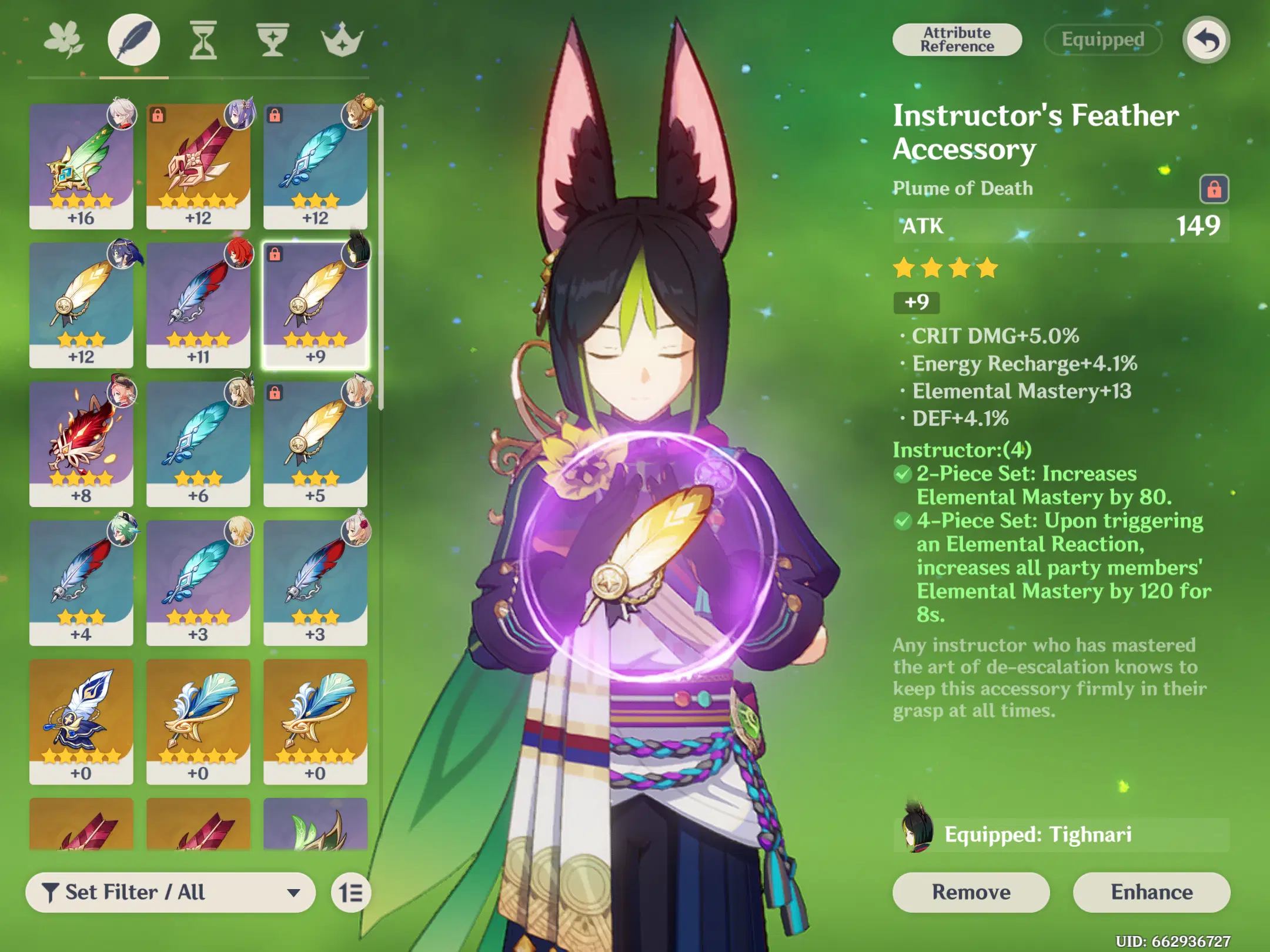Click the sort order button
Image resolution: width=1270 pixels, height=952 pixels.
[x=351, y=893]
